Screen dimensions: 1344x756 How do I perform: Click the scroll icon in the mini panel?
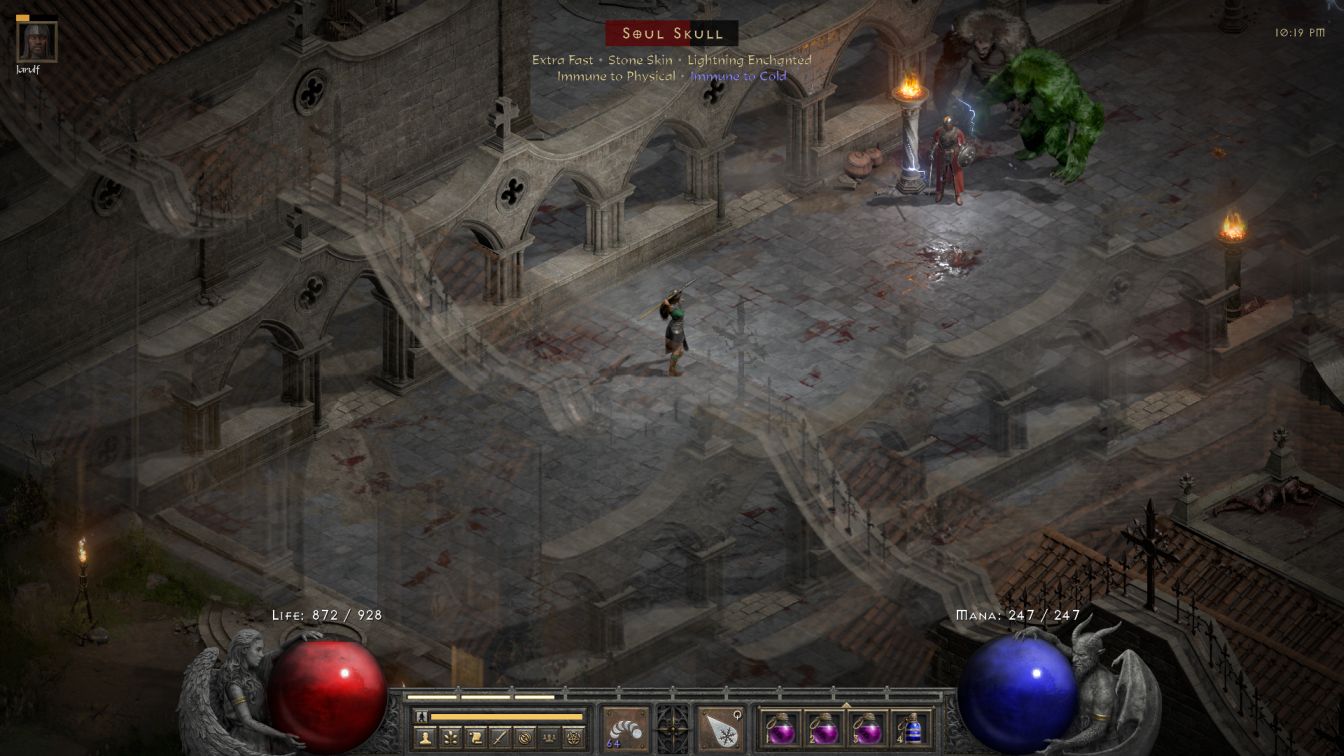point(475,738)
